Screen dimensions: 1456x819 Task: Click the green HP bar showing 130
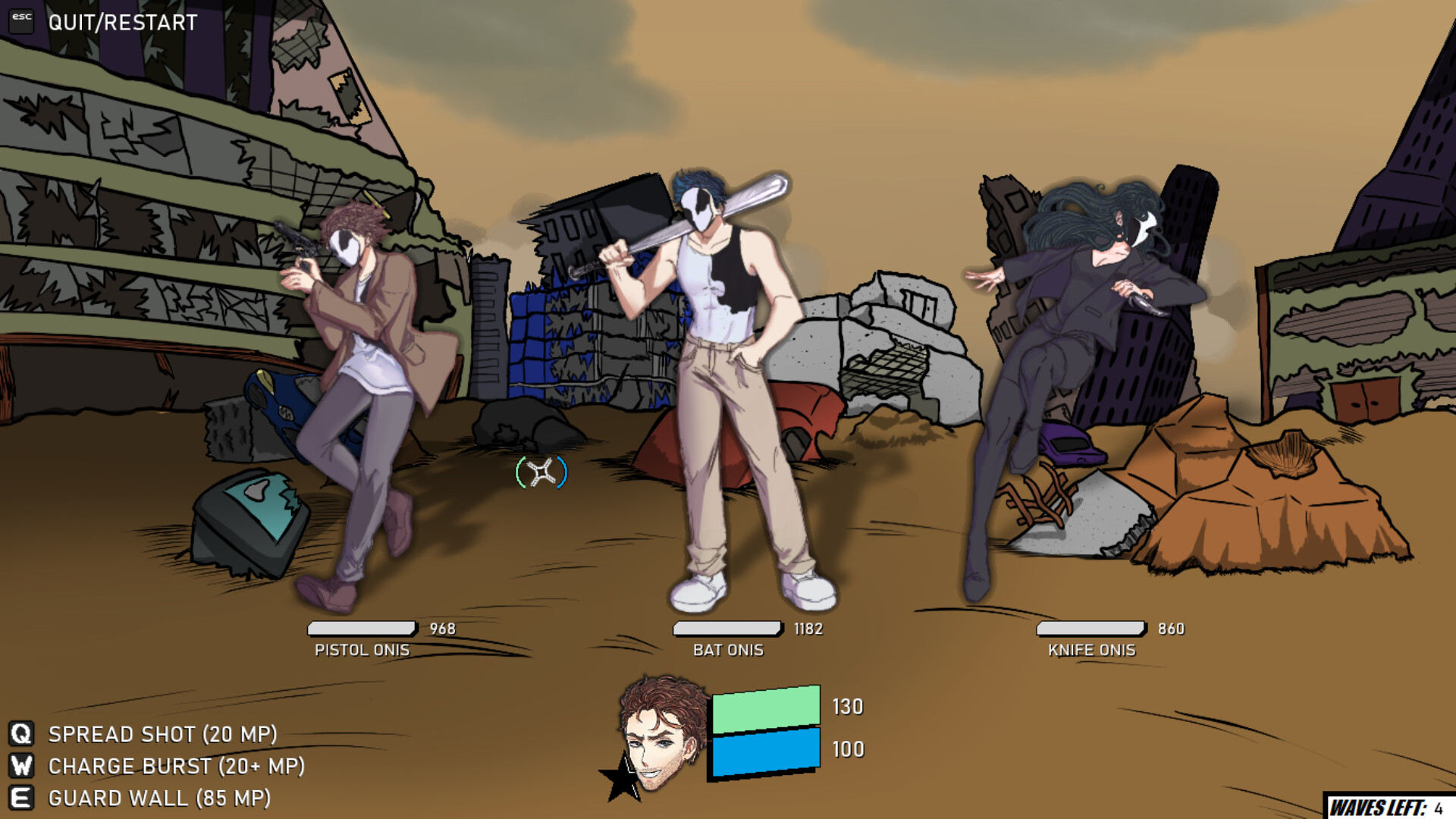coord(762,707)
